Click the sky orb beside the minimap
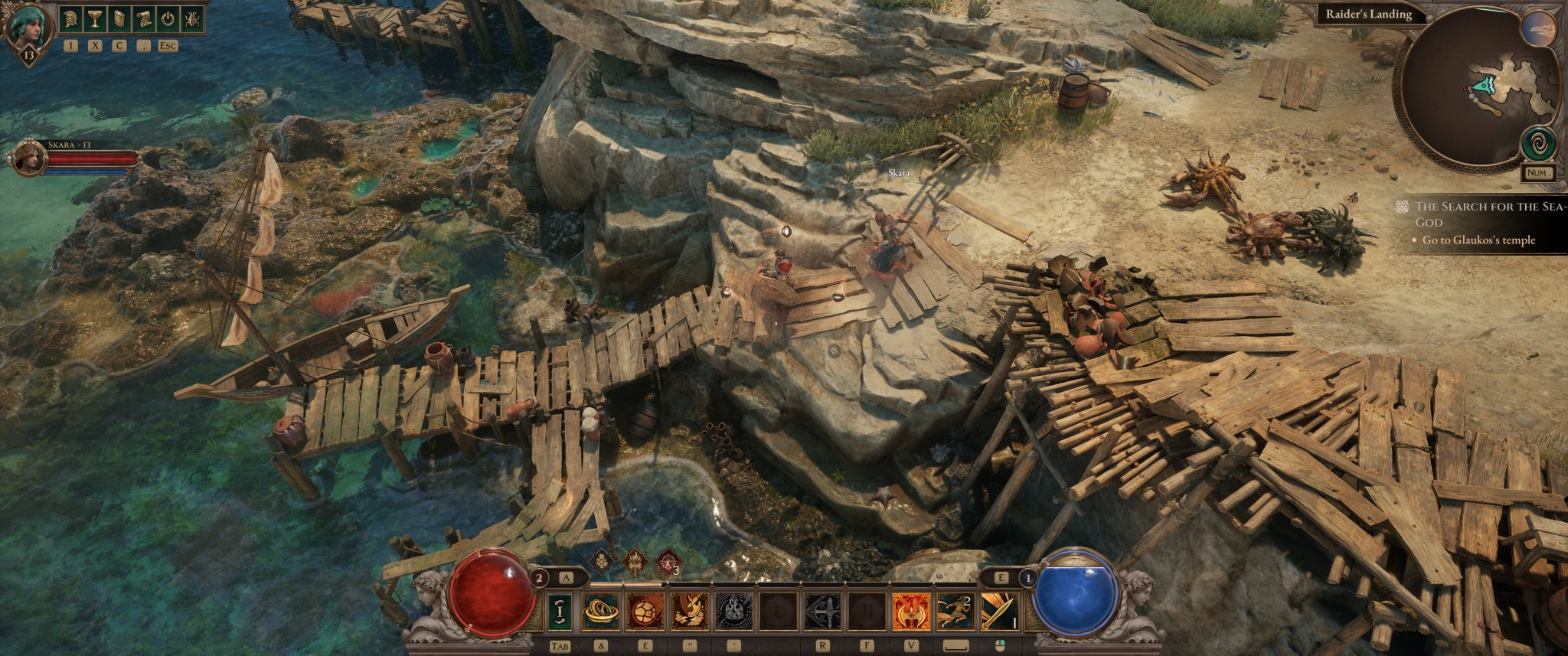 [x=1537, y=30]
